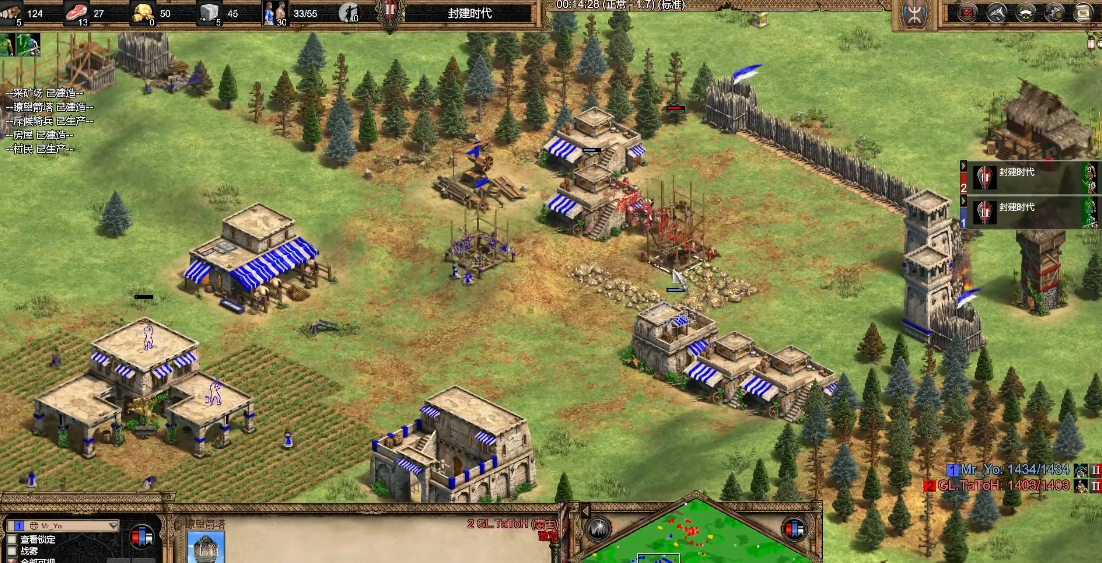
Task: Select the watch tower portrait in info panel
Action: point(206,547)
